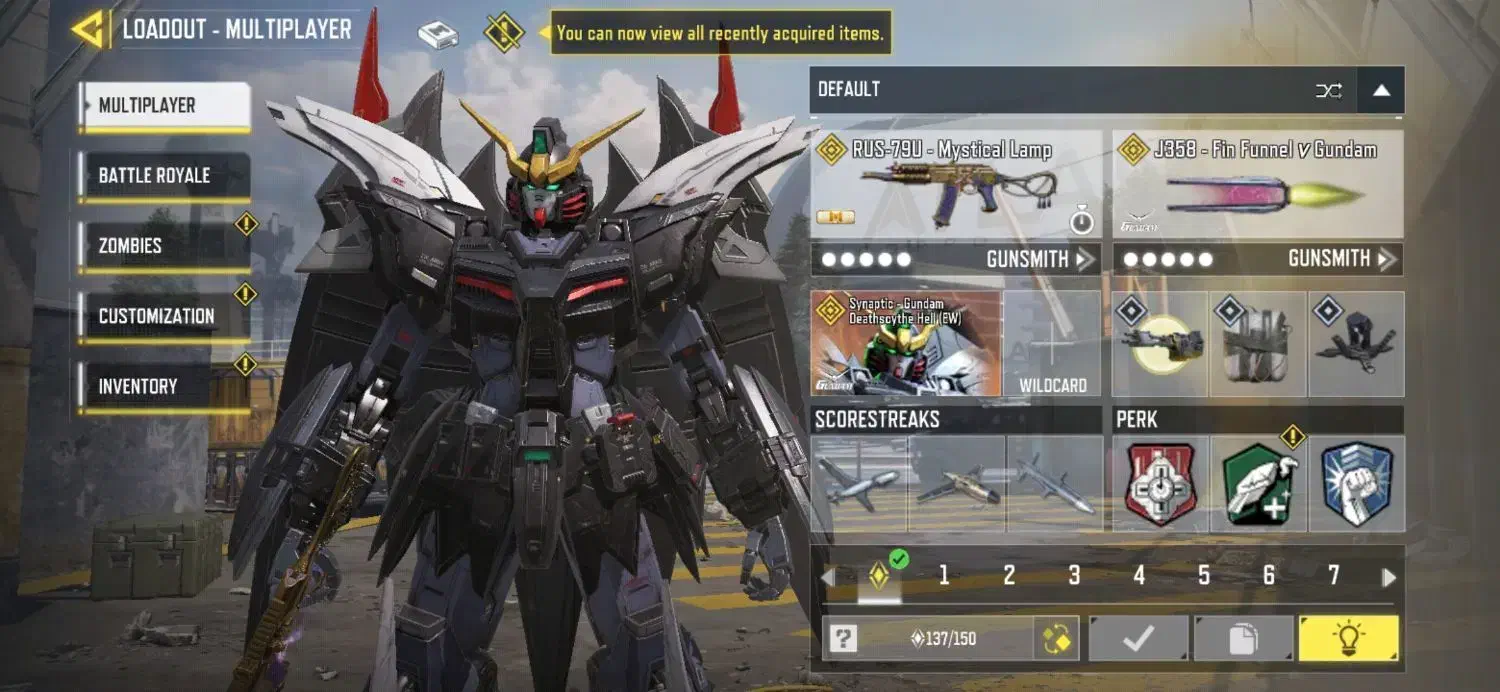Go back using the yellow arrow button
Image resolution: width=1500 pixels, height=692 pixels.
point(89,29)
